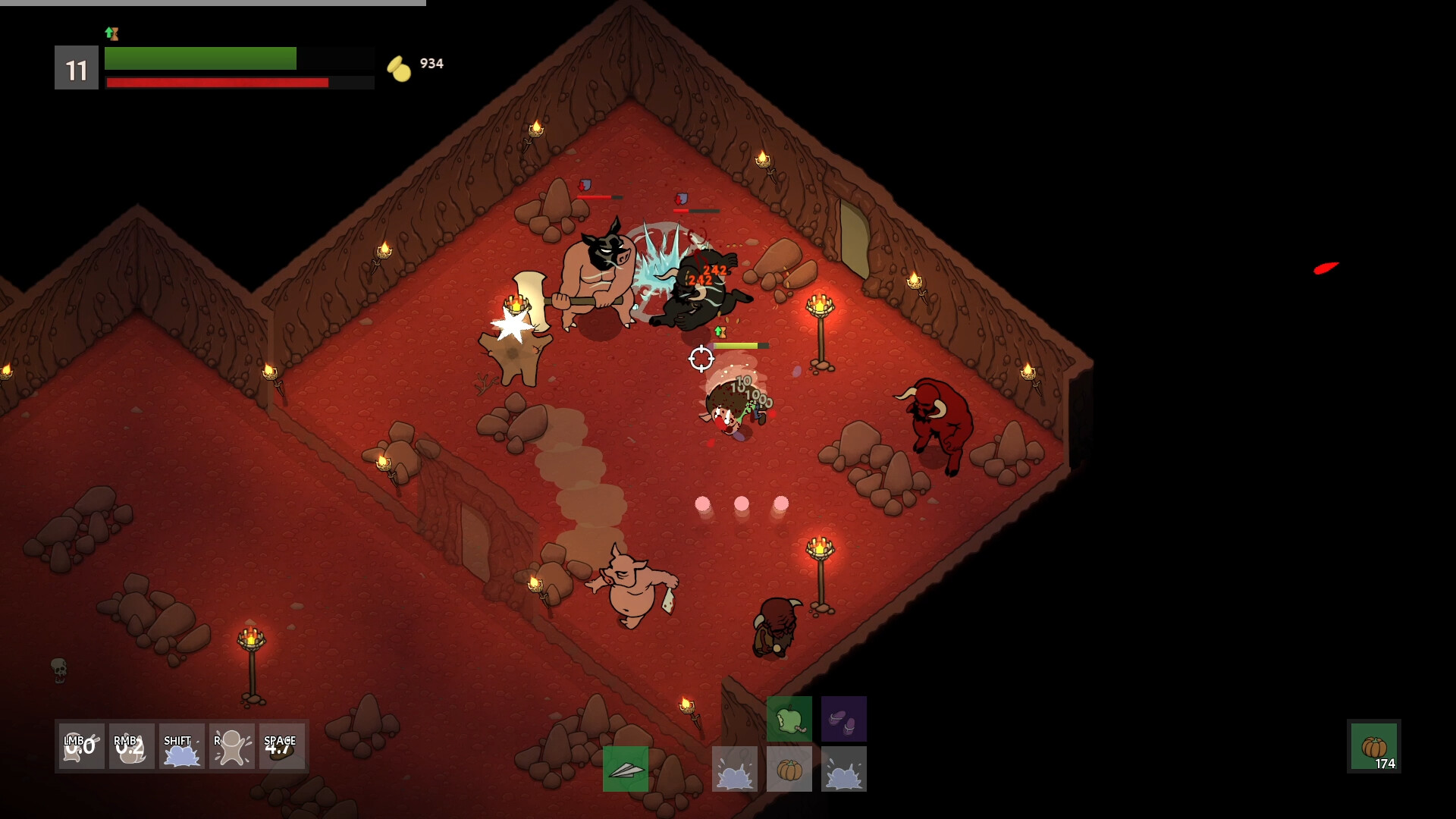
Task: Click the rightmost splash ability slot
Action: pyautogui.click(x=843, y=768)
